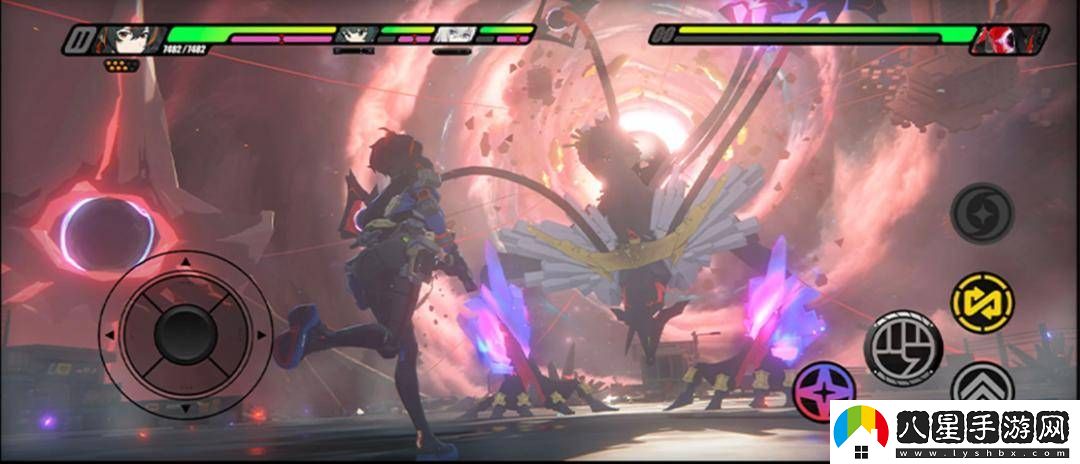This screenshot has height=464, width=1080.
Task: Tap the fist basic attack button
Action: tap(903, 346)
